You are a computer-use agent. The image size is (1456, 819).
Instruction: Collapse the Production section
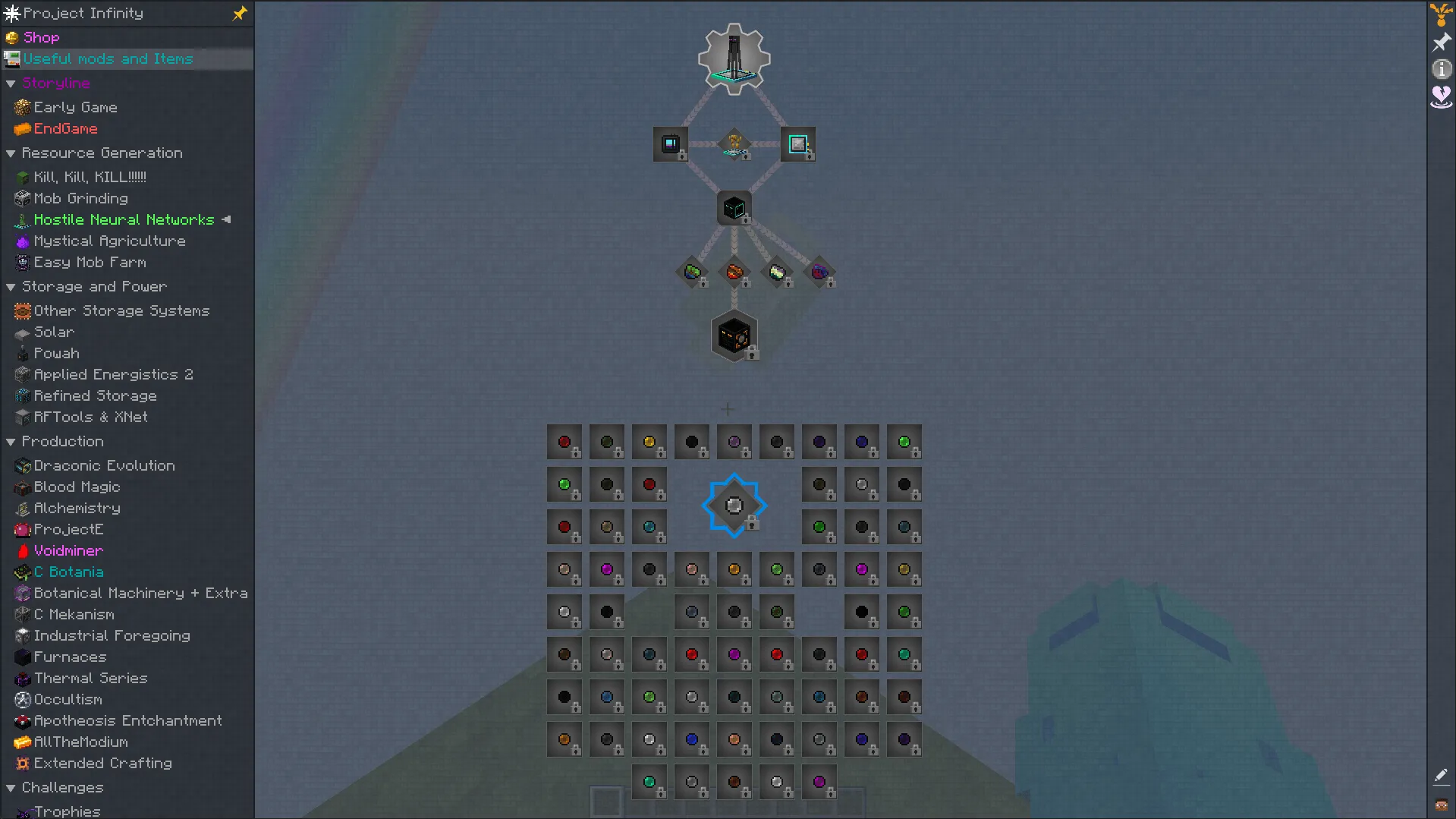coord(11,441)
